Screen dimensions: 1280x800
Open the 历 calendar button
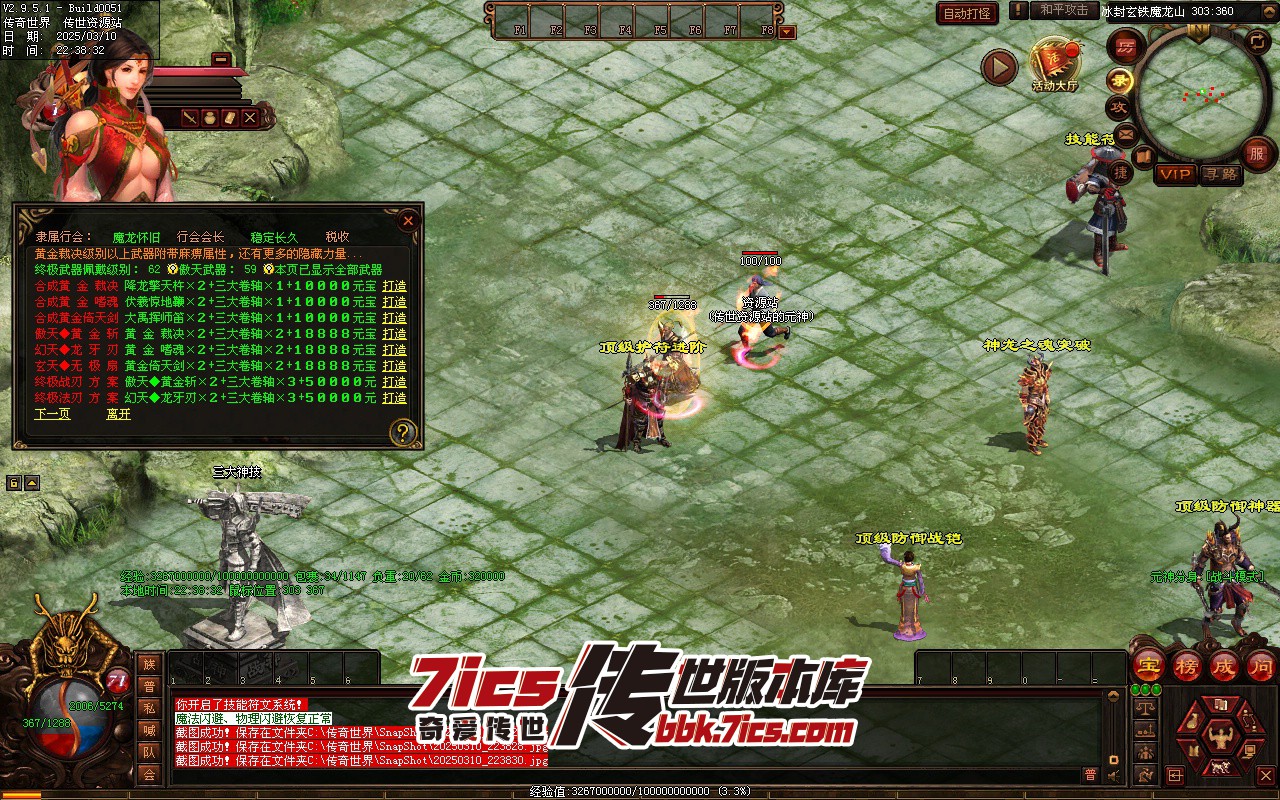coord(1126,46)
